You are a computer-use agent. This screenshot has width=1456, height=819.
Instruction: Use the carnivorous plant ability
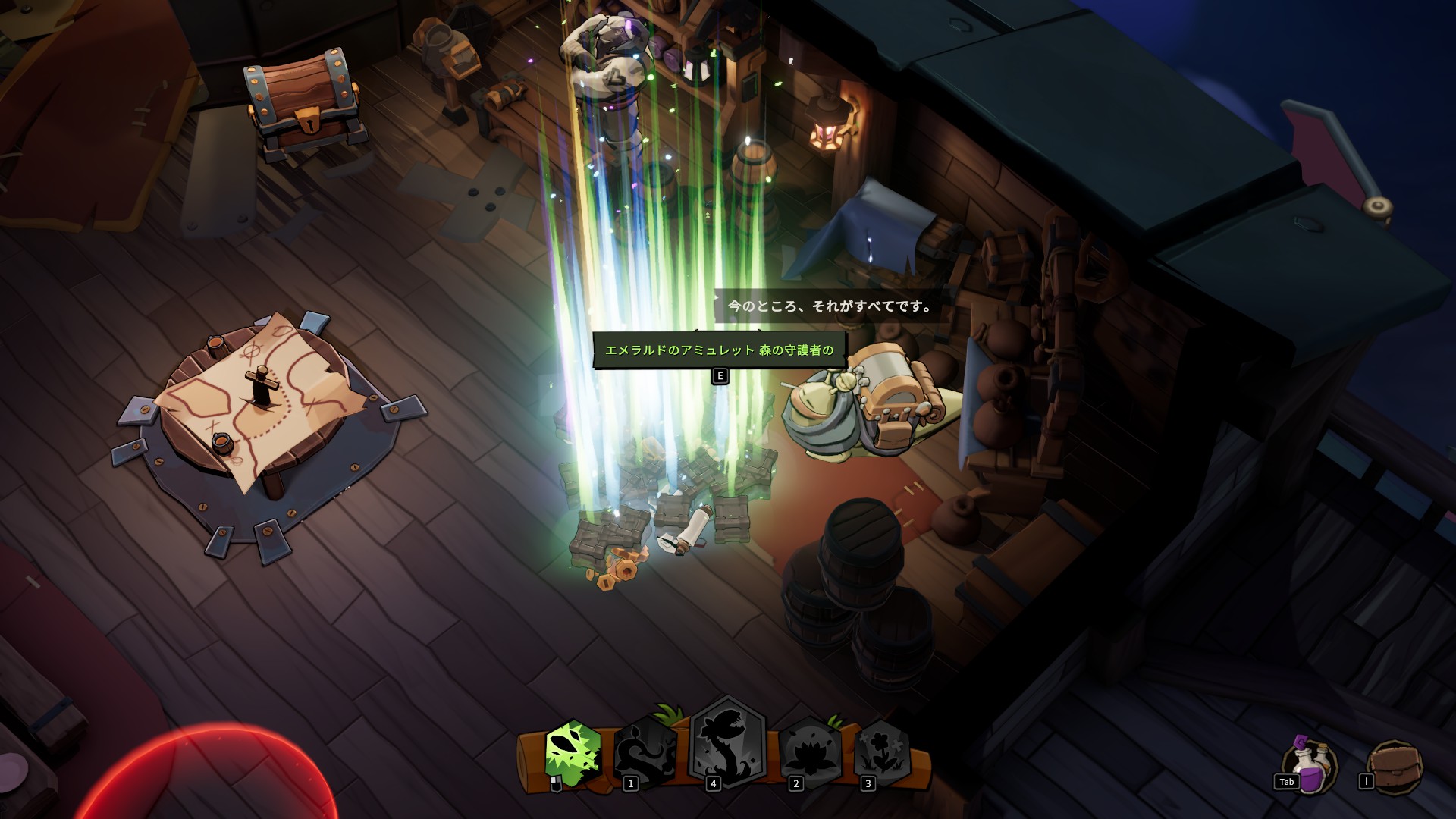(x=727, y=743)
